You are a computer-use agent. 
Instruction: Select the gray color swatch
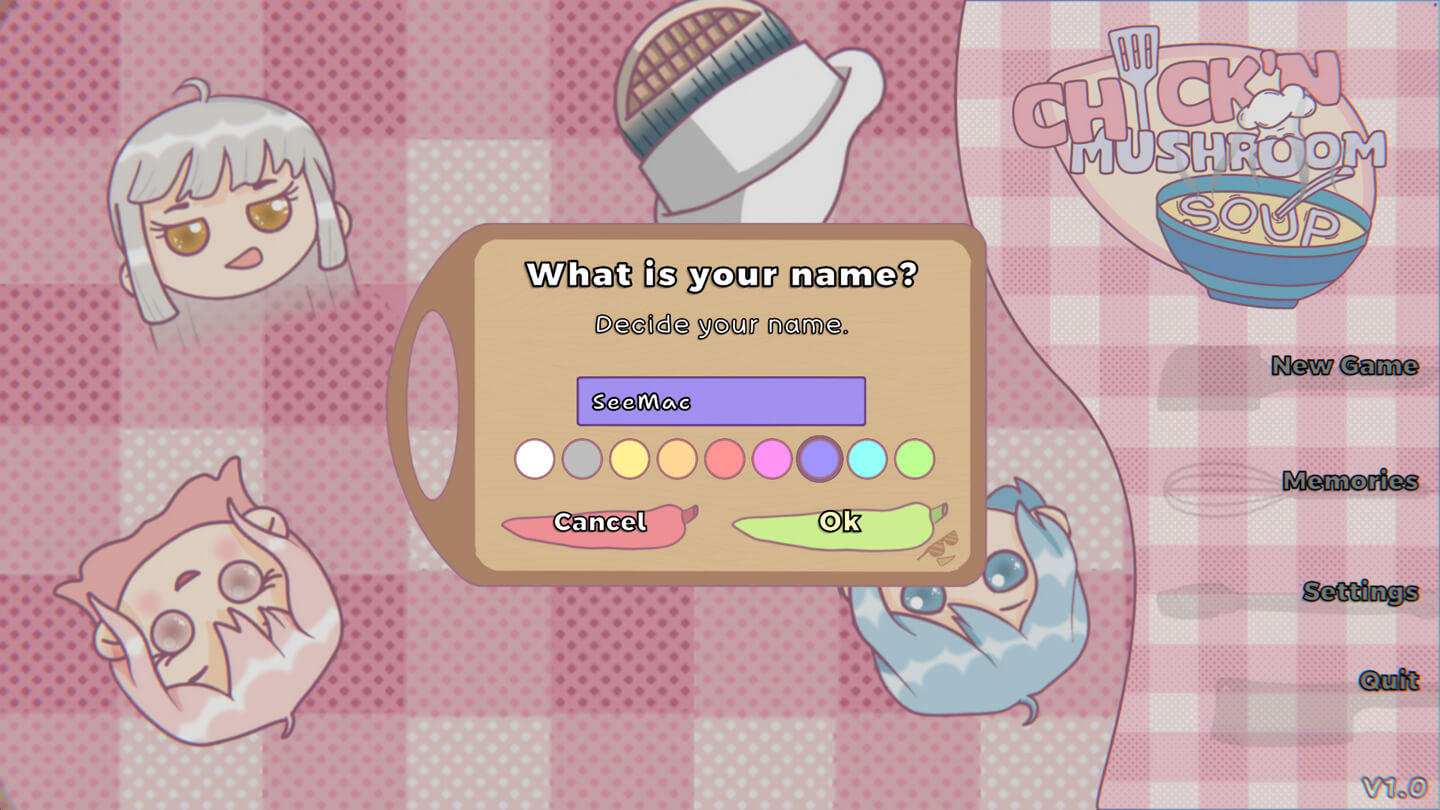pyautogui.click(x=582, y=459)
